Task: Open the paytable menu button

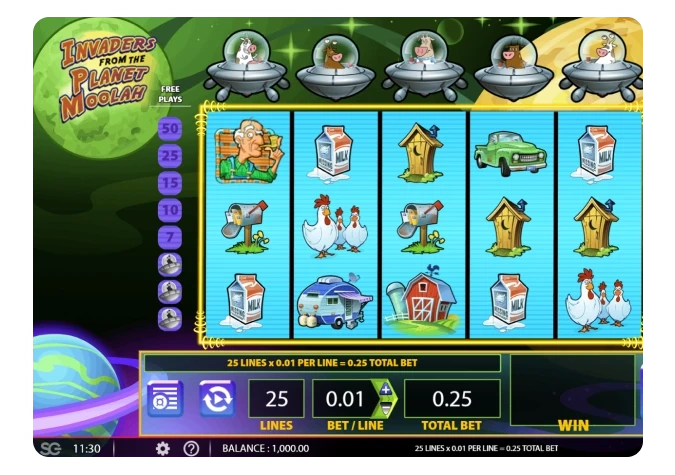Action: (165, 397)
